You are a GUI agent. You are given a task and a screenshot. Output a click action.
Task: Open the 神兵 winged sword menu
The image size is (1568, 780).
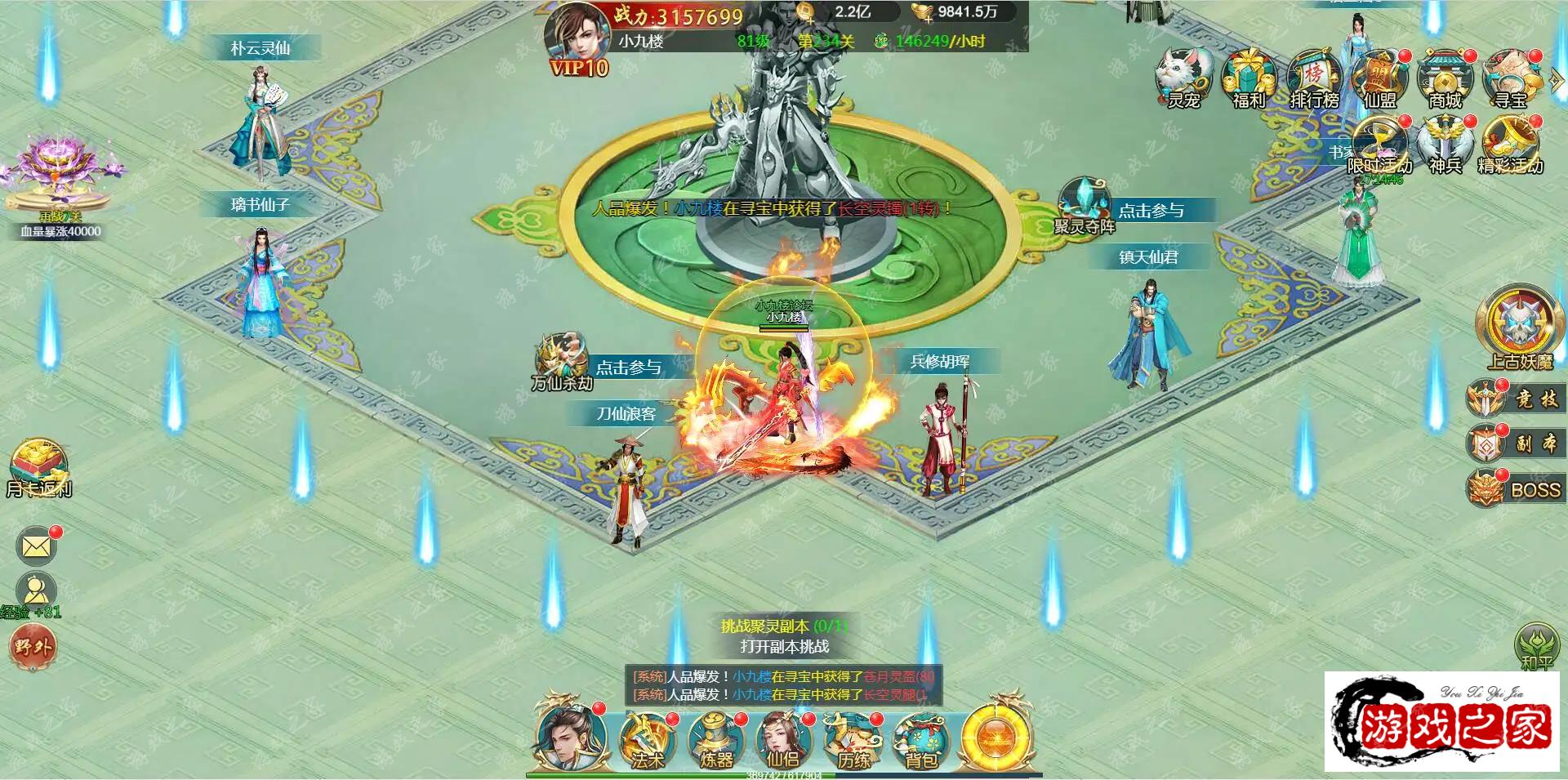point(1445,145)
